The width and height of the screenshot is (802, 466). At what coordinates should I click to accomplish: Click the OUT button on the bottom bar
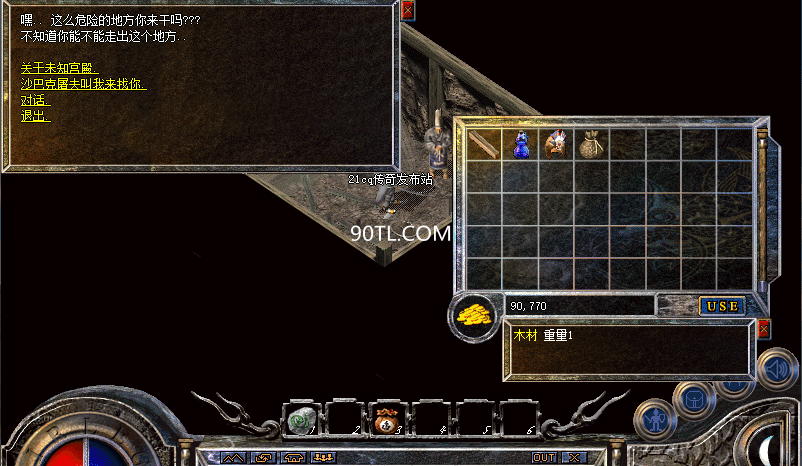[x=544, y=457]
